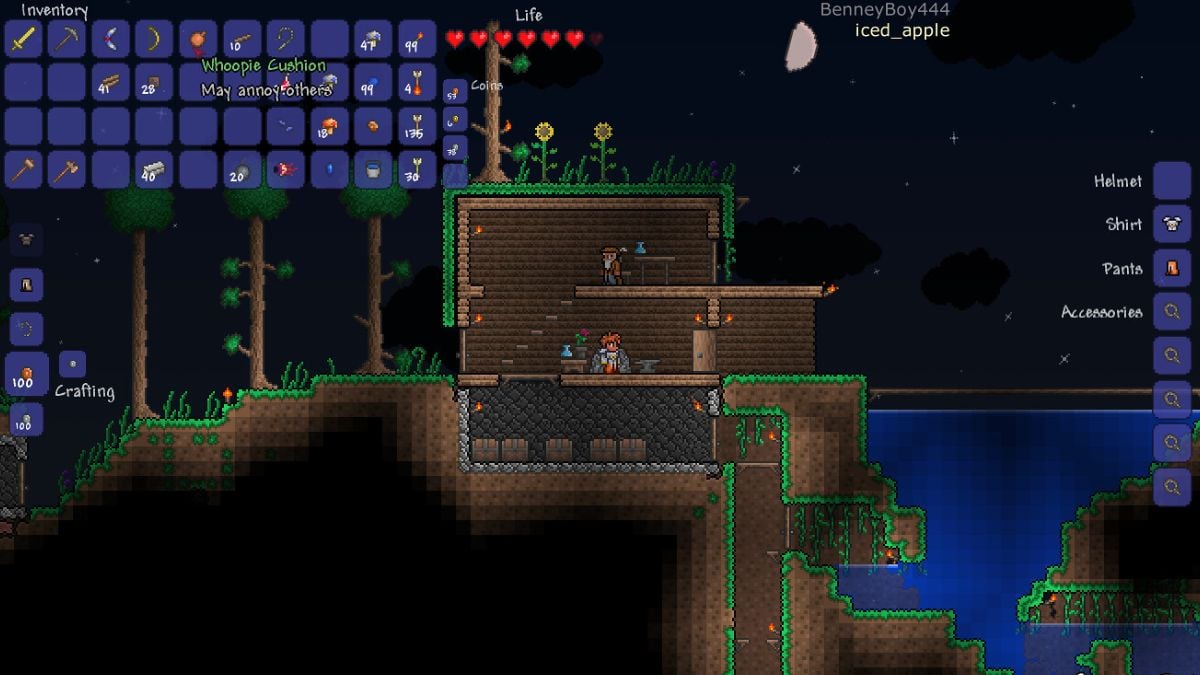Click the stack of 40 iron bars
This screenshot has width=1200, height=675.
154,170
